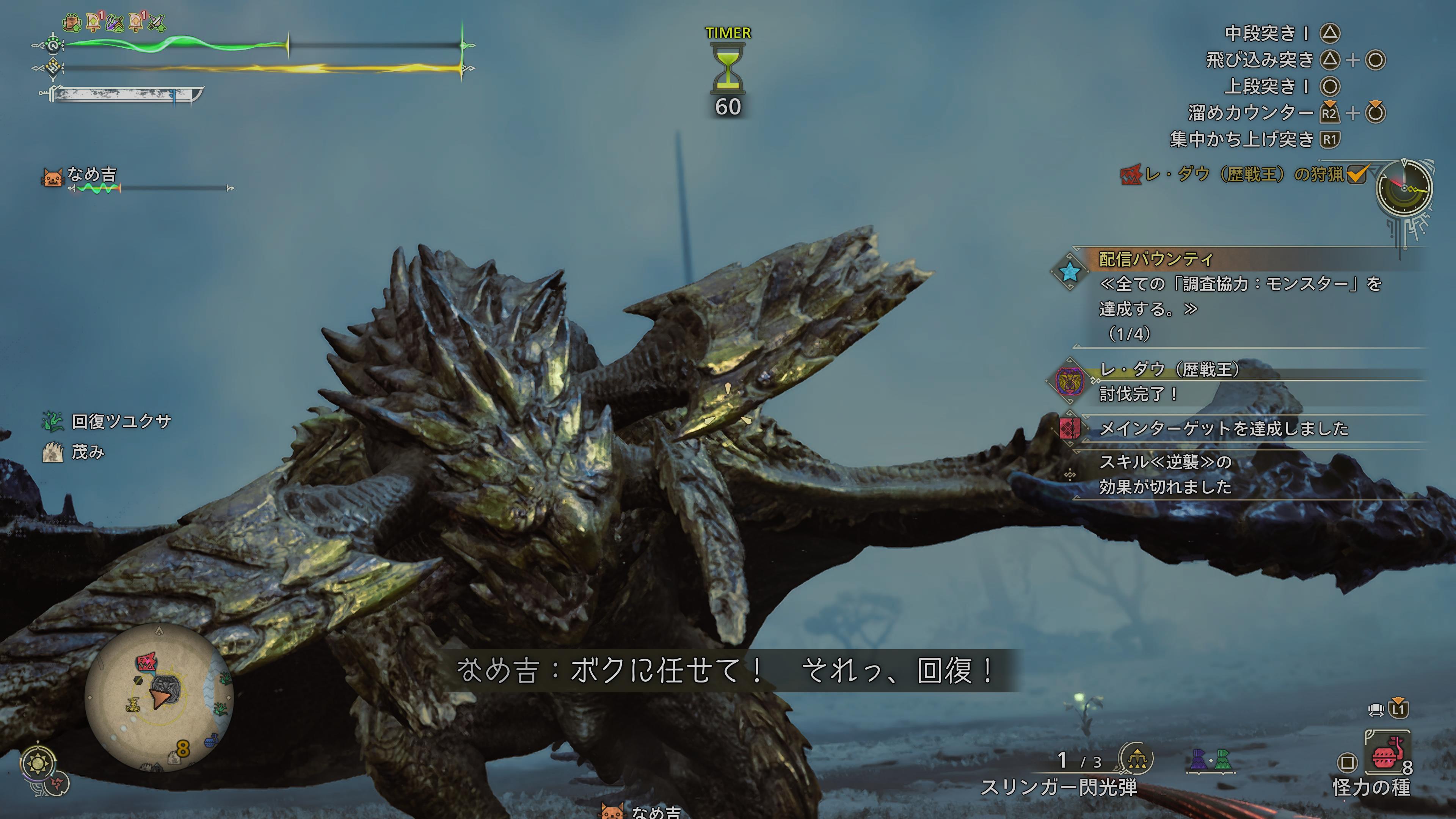Open the レ・ダウ（歴戦王）の狩猟 quest objective
1456x819 pixels.
tap(1244, 174)
